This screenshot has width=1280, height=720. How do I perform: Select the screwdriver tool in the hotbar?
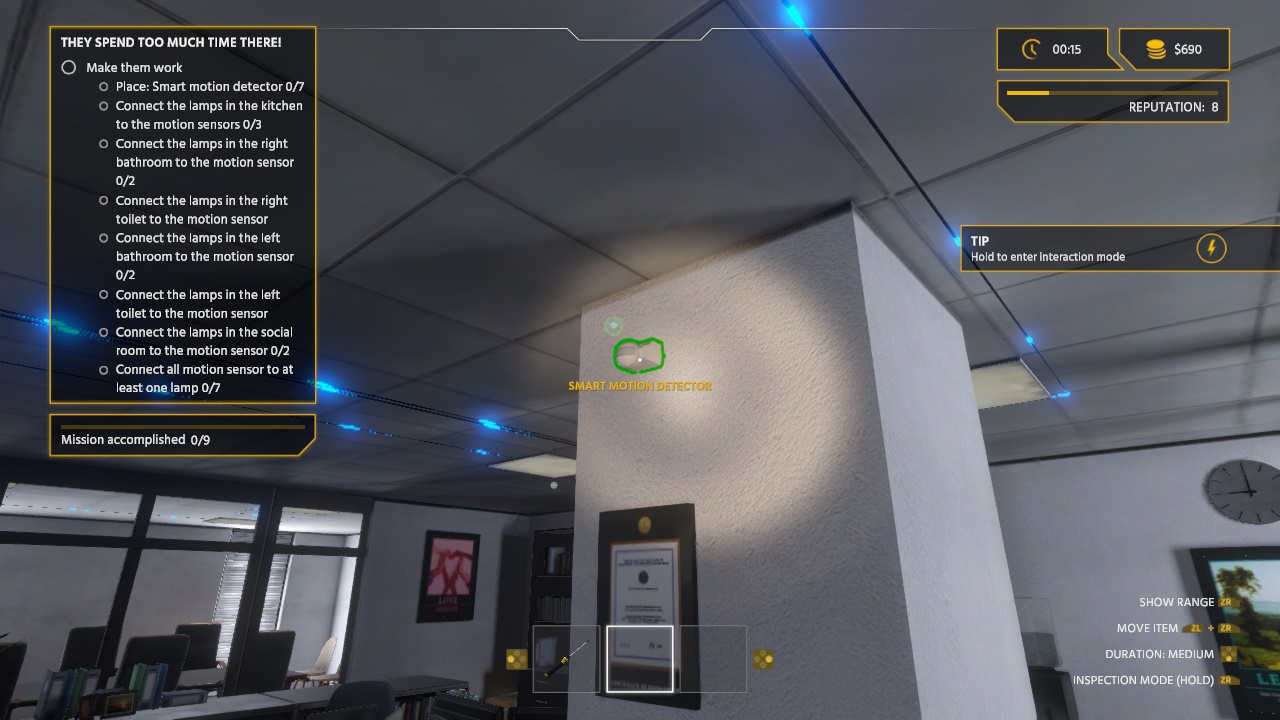point(565,657)
